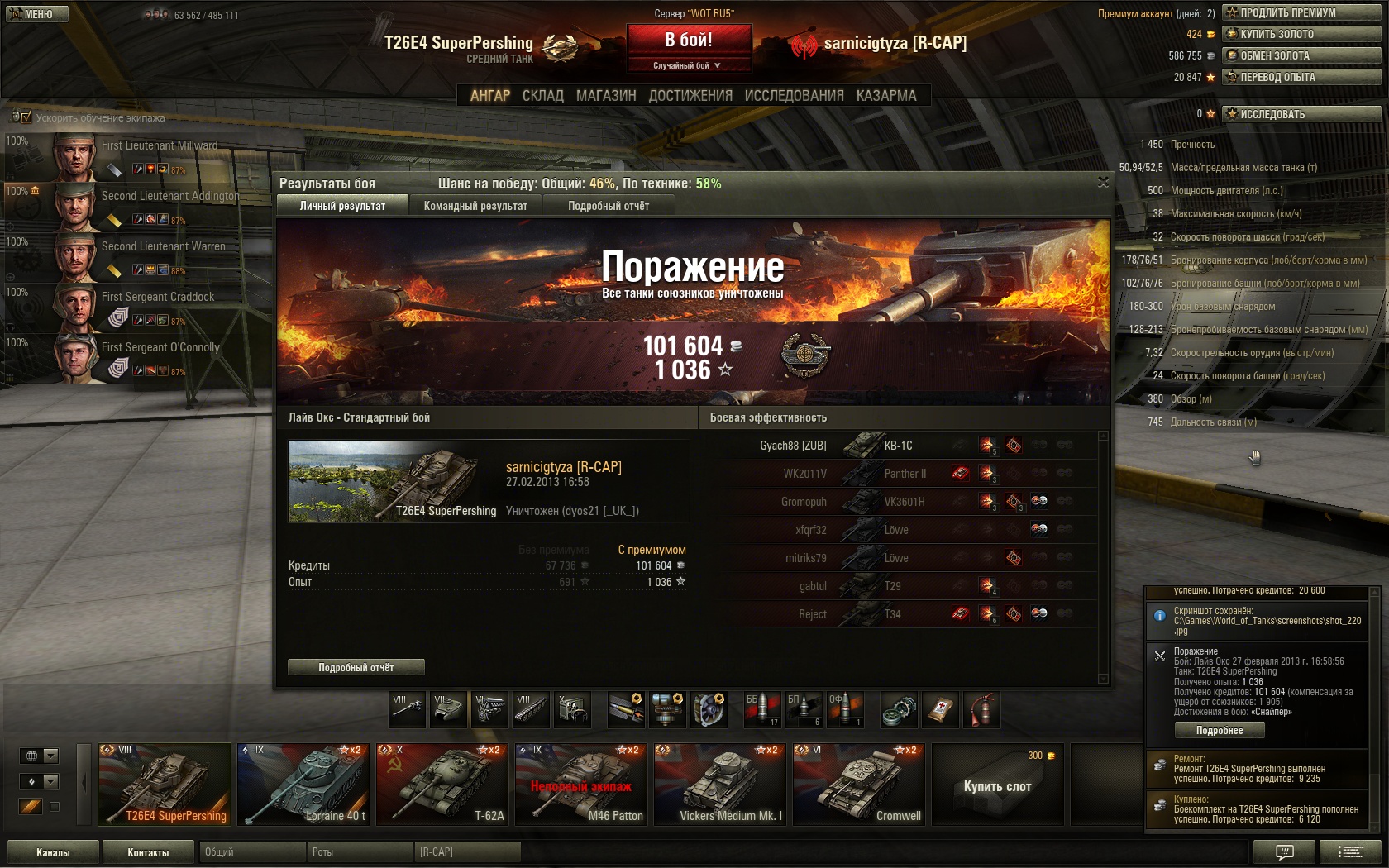Viewport: 1389px width, 868px height.
Task: Open the МАГАЗИН section
Action: pyautogui.click(x=606, y=96)
